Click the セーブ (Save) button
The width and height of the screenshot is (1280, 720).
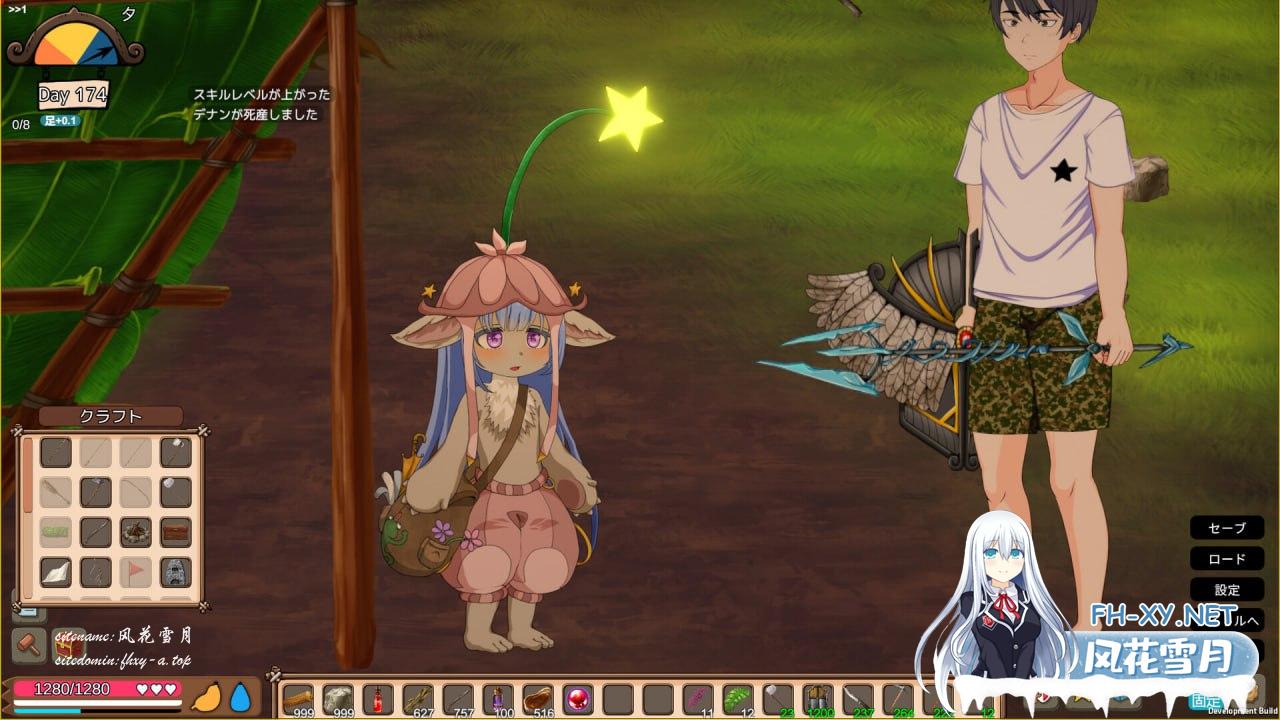[1227, 528]
